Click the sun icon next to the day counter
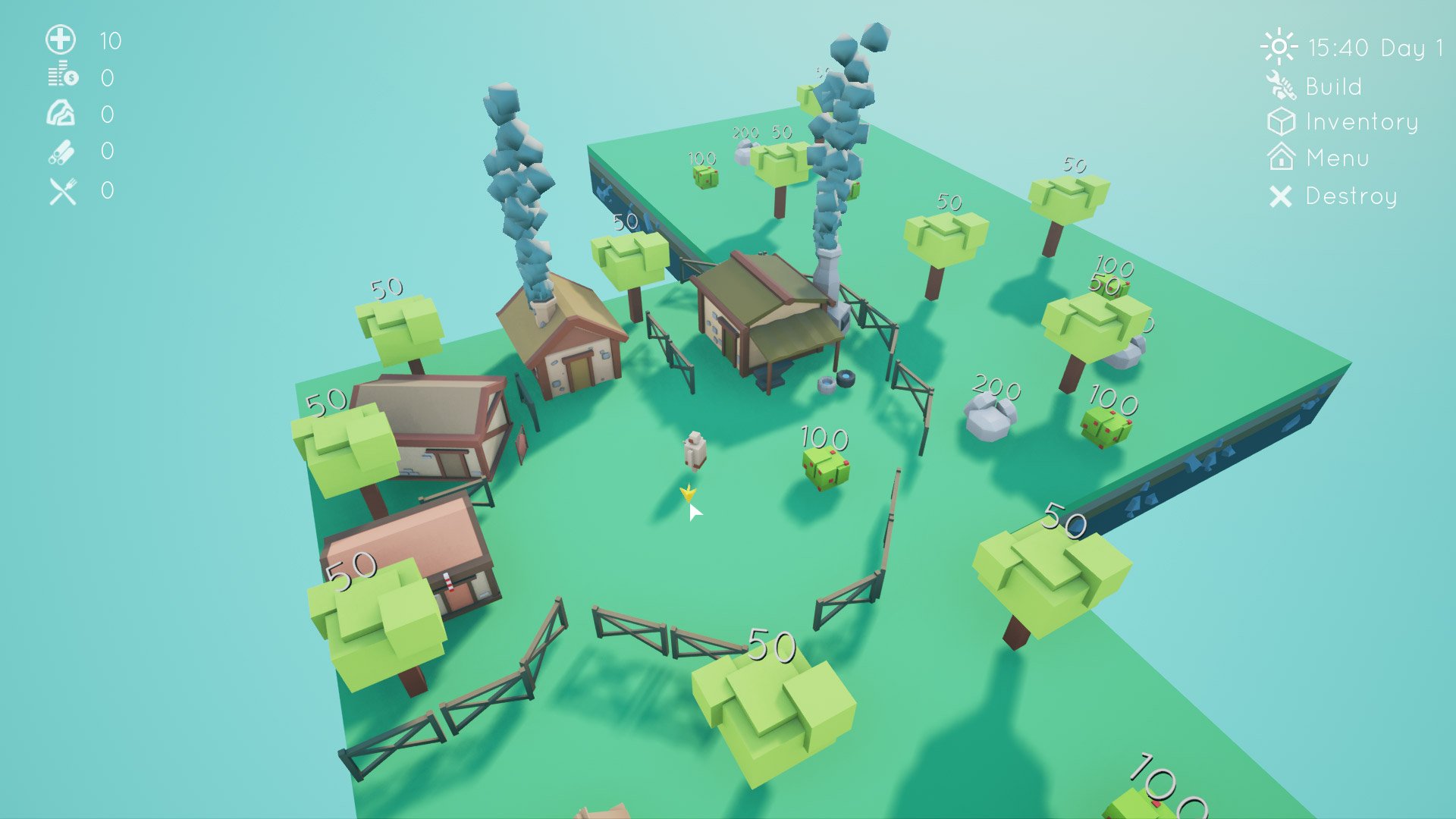The height and width of the screenshot is (819, 1456). [x=1281, y=47]
